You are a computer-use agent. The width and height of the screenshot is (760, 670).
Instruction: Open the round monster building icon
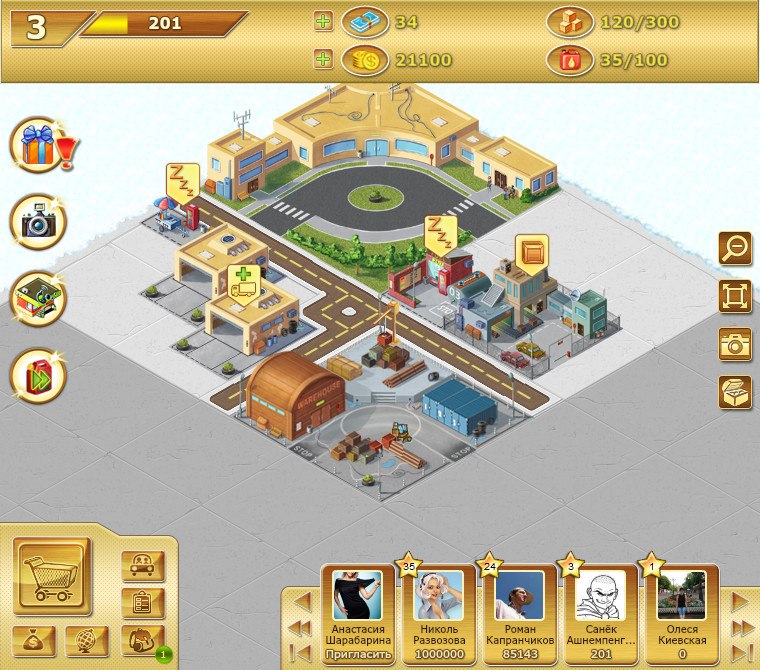click(x=39, y=299)
